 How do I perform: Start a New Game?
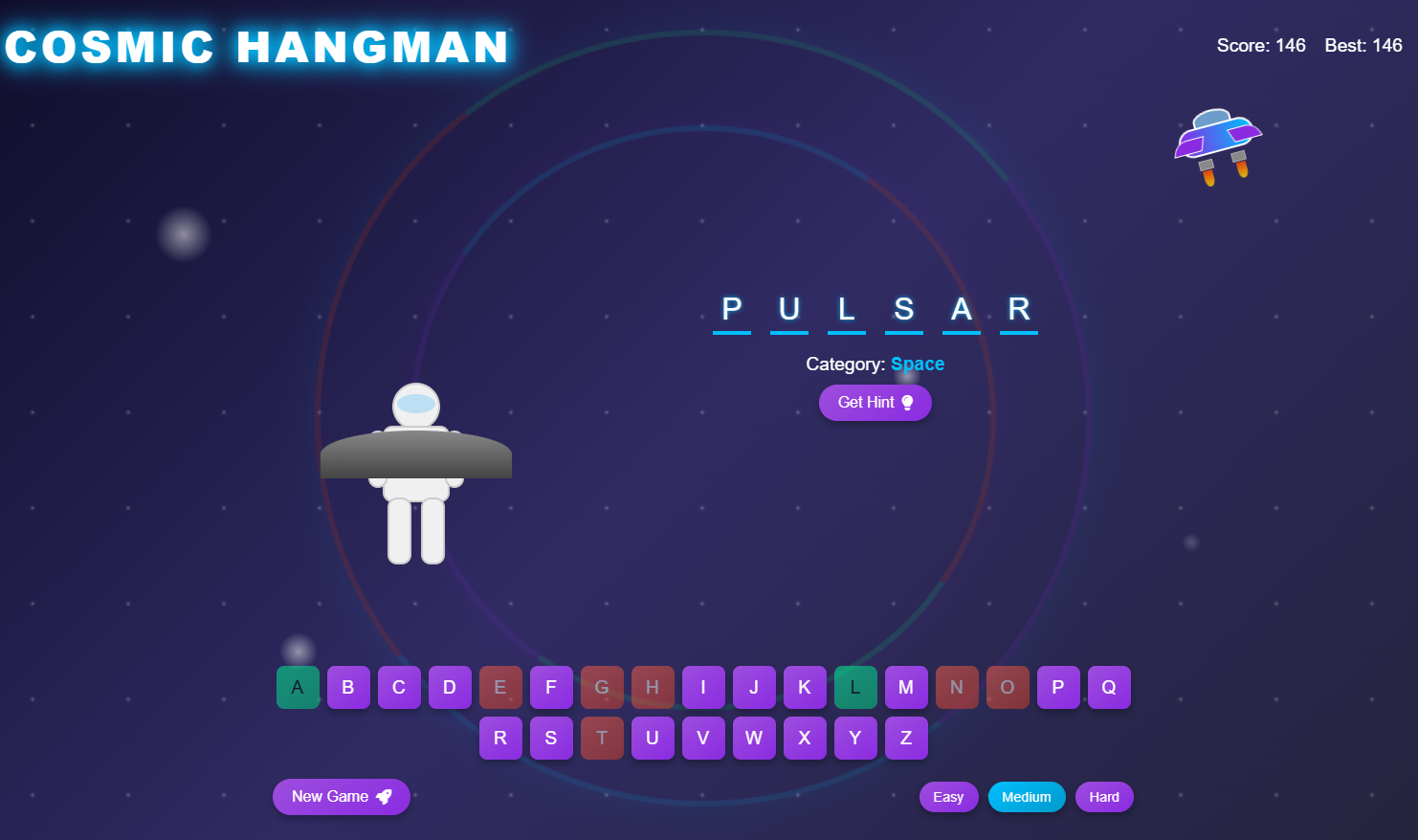tap(341, 796)
